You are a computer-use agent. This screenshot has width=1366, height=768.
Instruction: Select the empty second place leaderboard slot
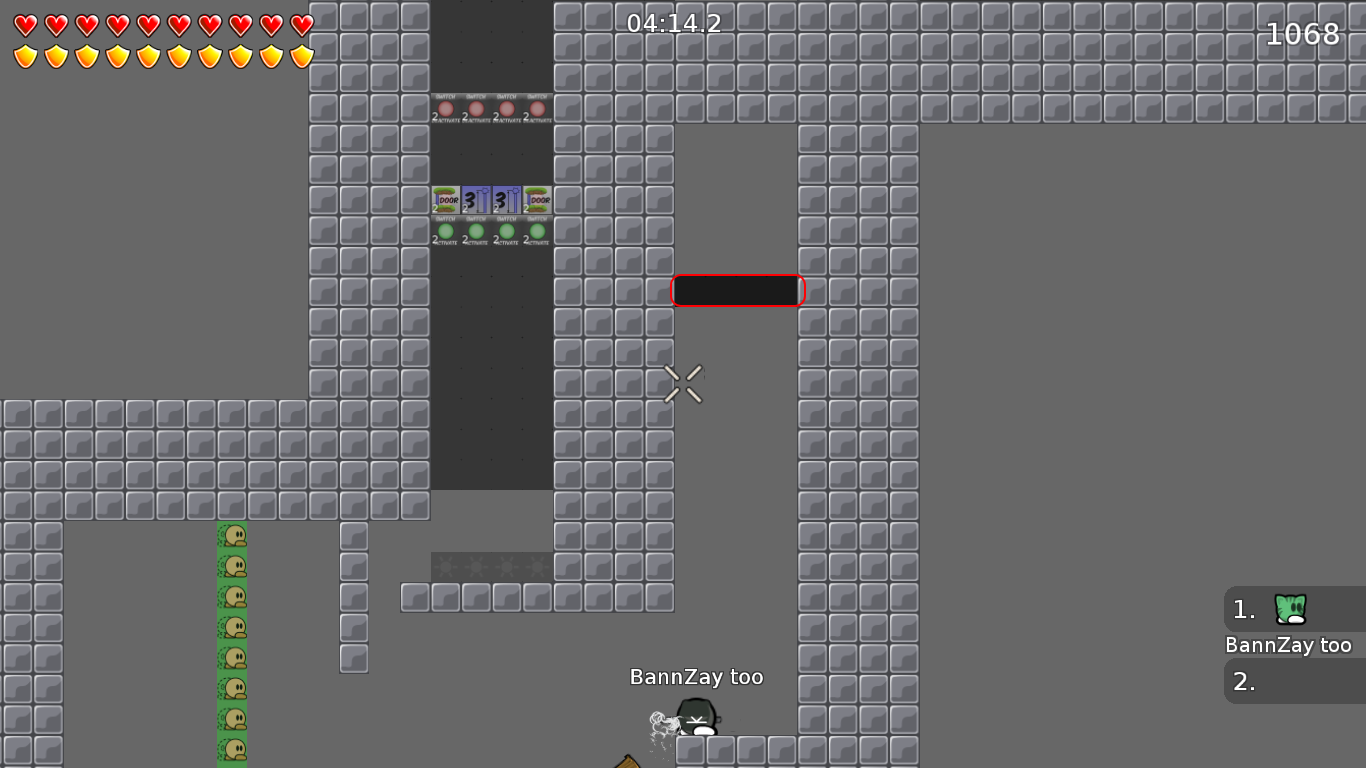(1293, 681)
